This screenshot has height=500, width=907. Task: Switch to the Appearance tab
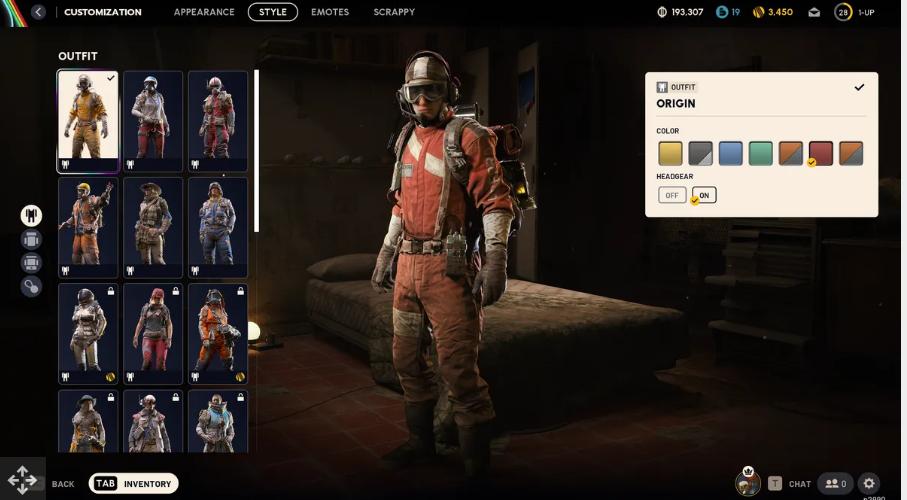tap(204, 12)
